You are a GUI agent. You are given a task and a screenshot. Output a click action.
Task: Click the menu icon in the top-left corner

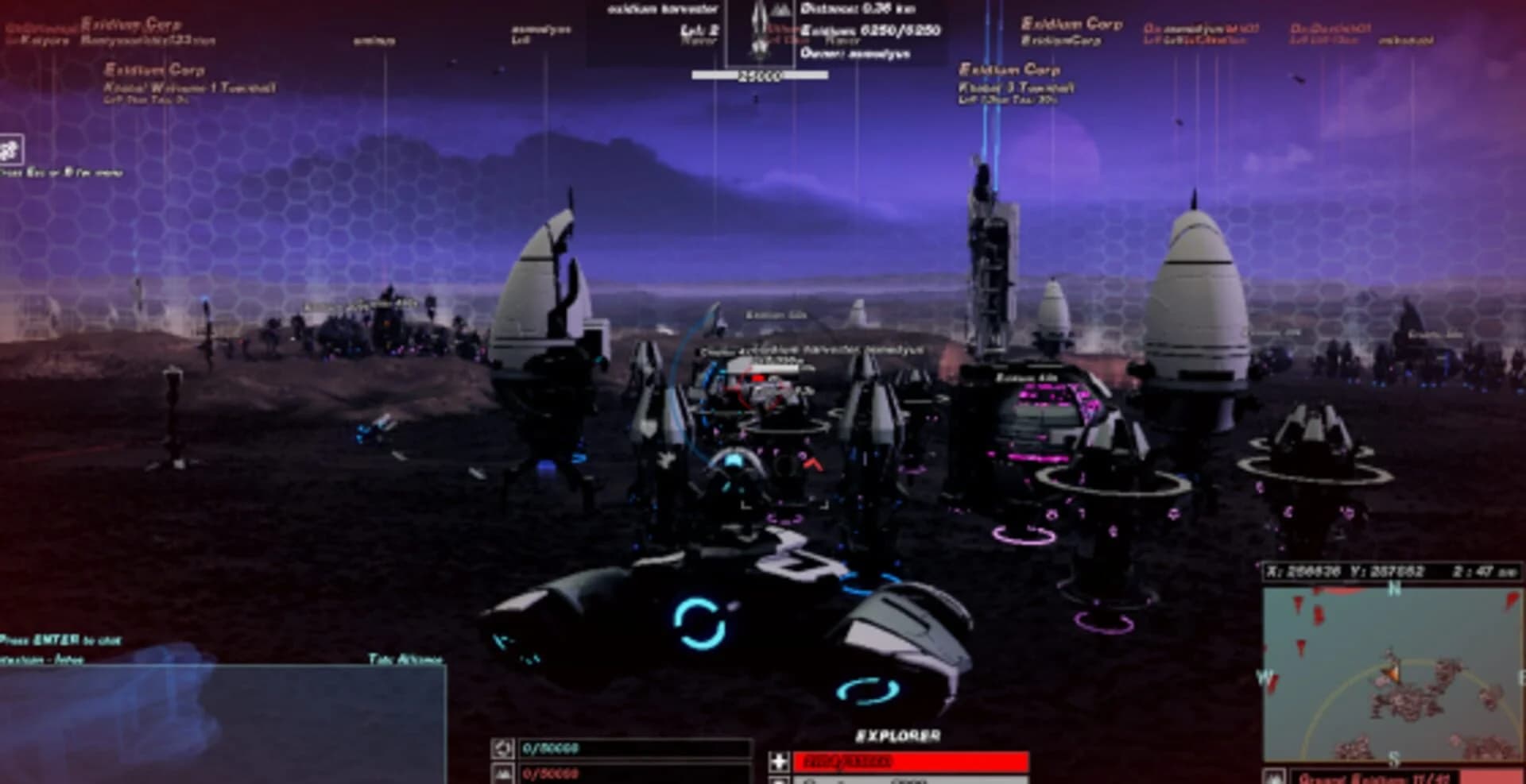point(11,147)
